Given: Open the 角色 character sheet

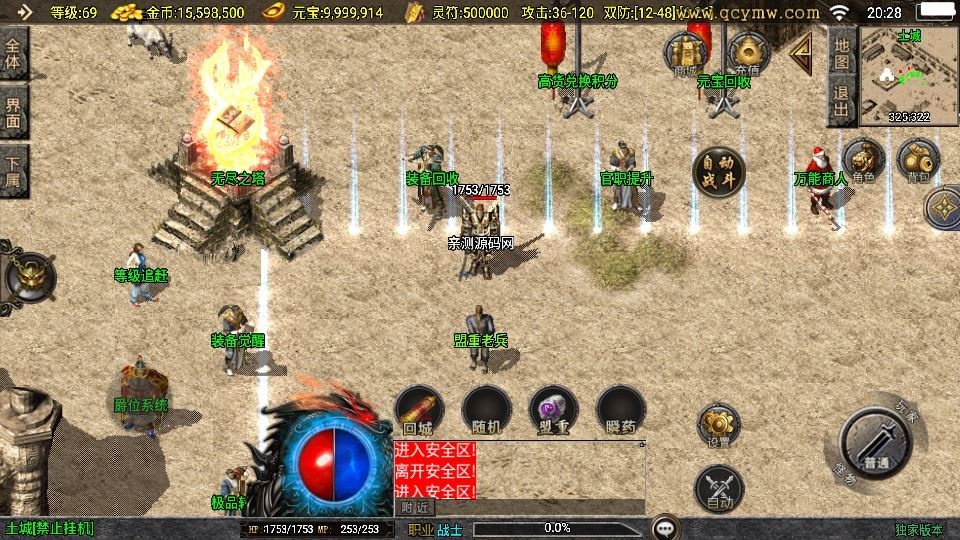Looking at the screenshot, I should pyautogui.click(x=863, y=160).
